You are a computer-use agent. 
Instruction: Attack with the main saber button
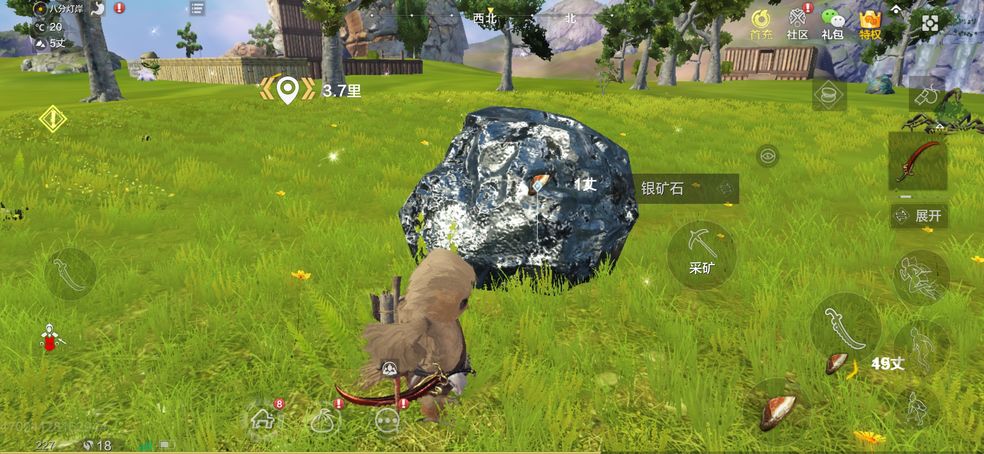(844, 326)
